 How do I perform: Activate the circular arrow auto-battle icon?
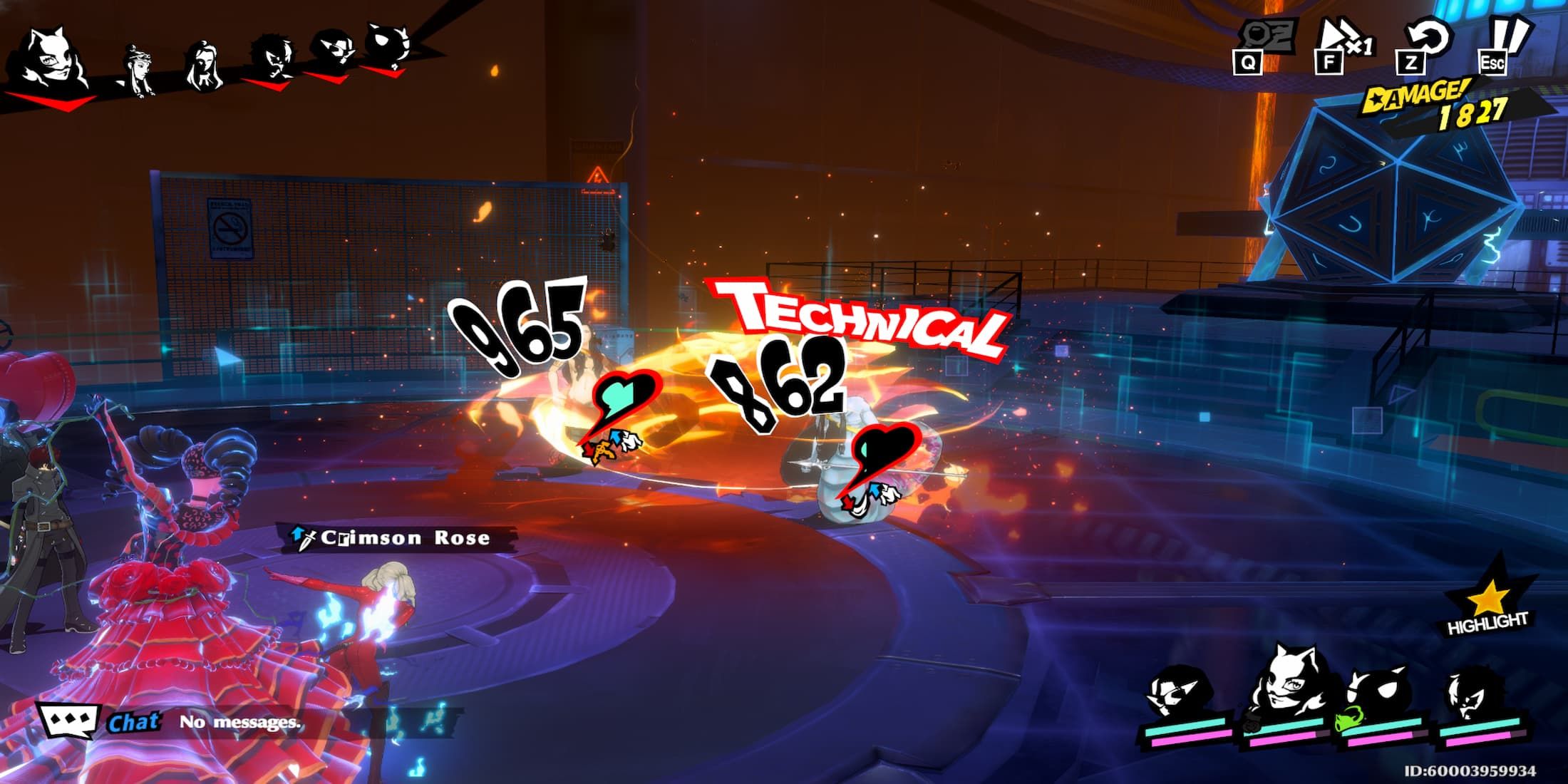point(1423,41)
